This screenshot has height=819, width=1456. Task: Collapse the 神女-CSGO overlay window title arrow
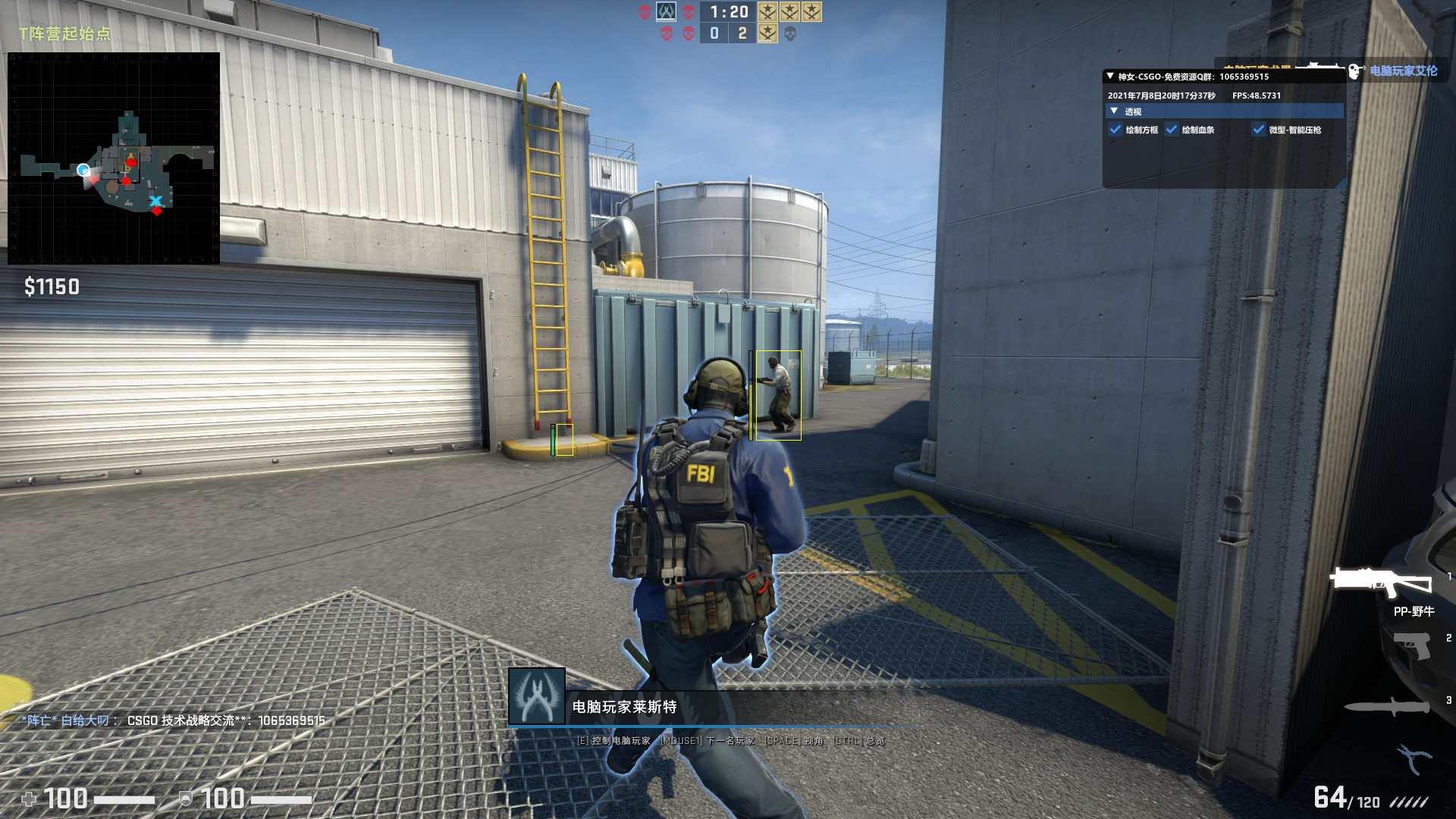pyautogui.click(x=1110, y=77)
